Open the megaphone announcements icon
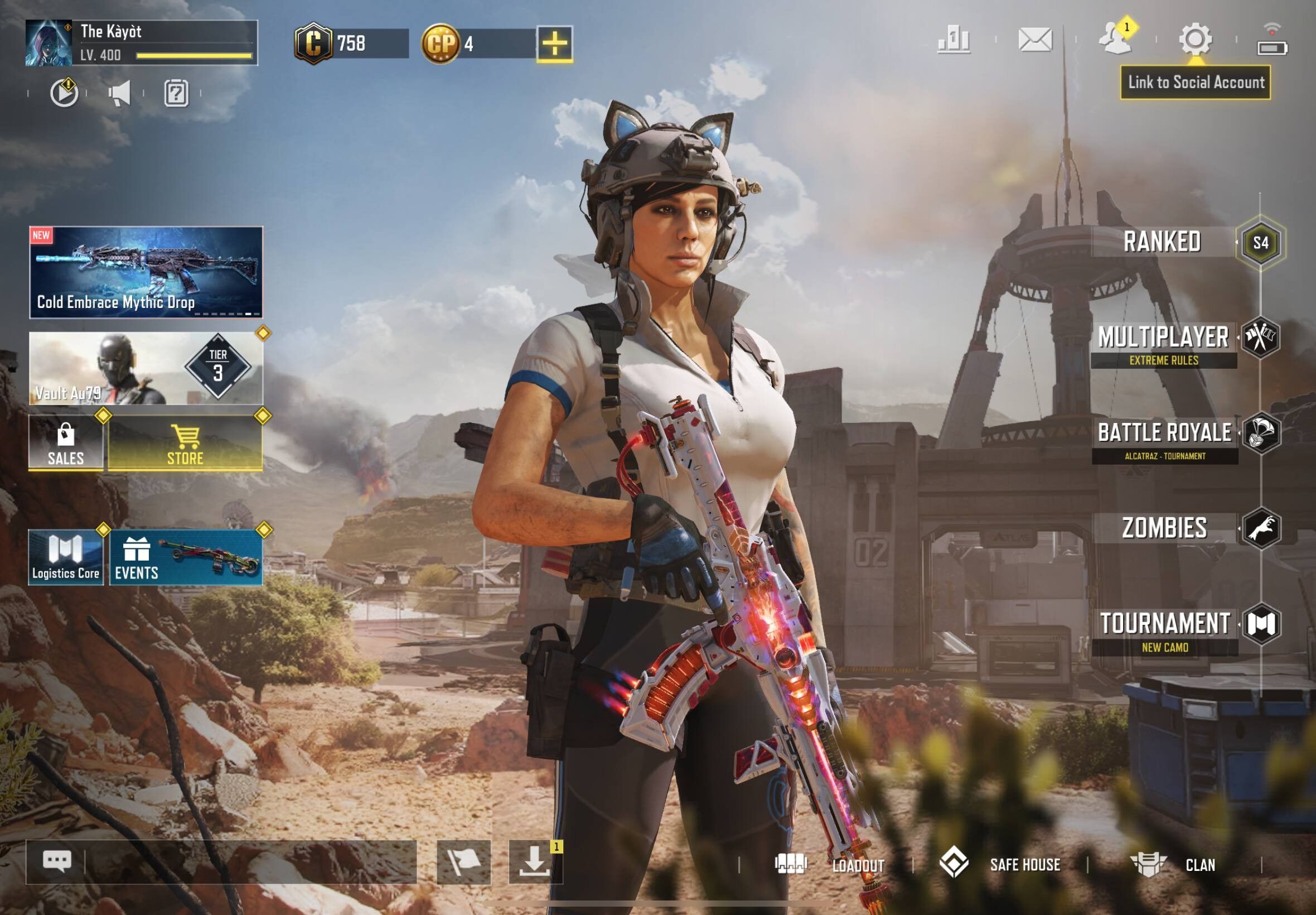1316x915 pixels. (120, 93)
